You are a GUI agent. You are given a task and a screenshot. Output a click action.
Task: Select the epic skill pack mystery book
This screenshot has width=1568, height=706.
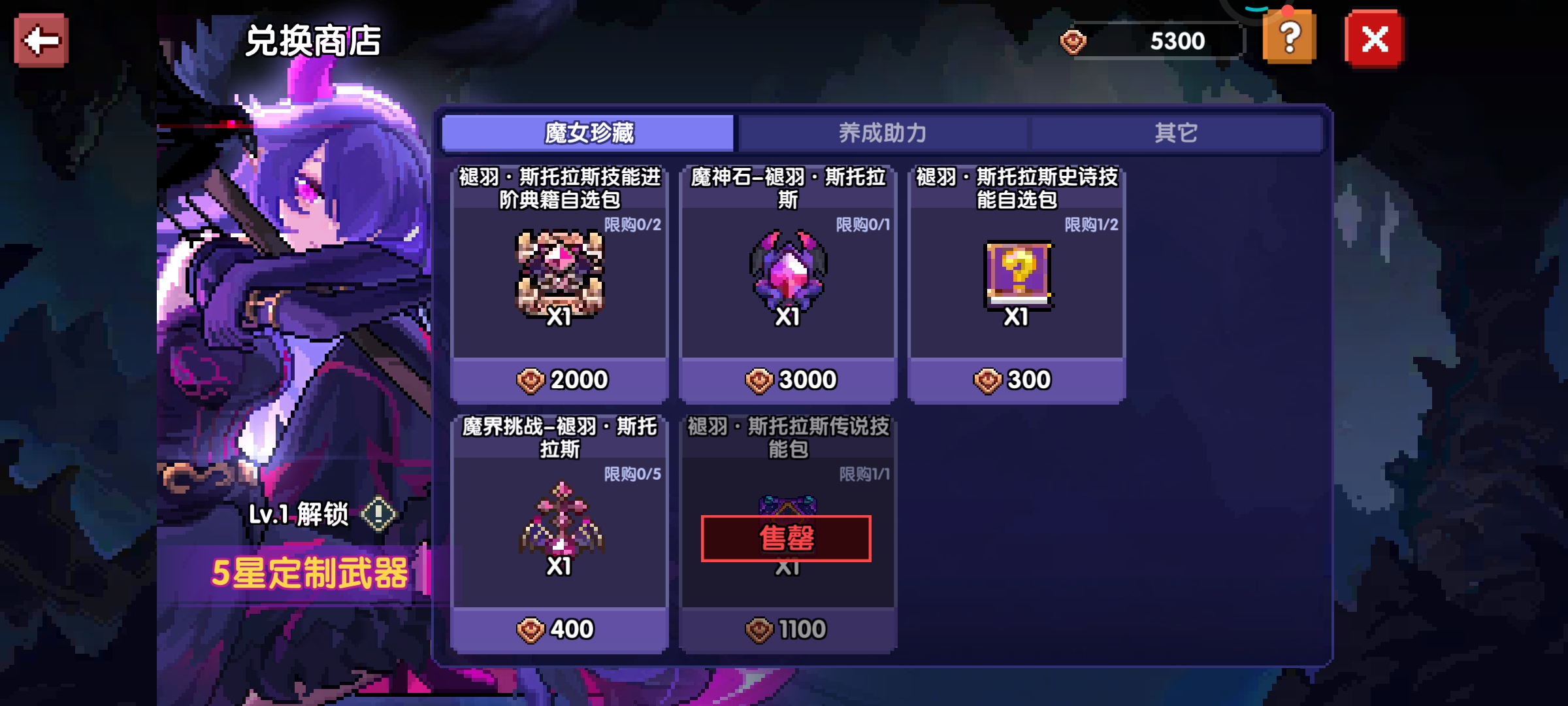click(x=1017, y=275)
